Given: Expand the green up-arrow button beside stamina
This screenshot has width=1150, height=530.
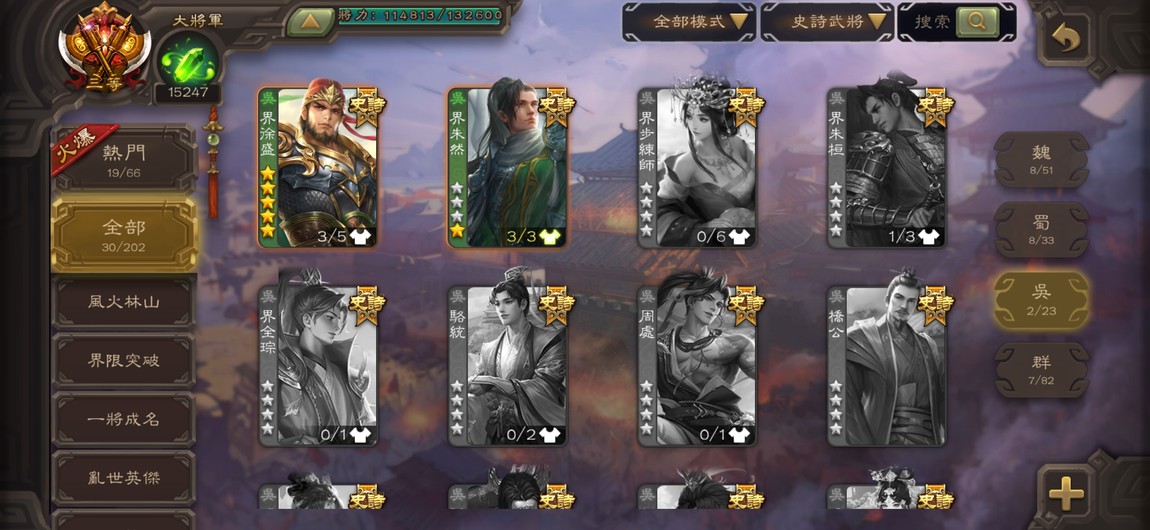Looking at the screenshot, I should pos(310,21).
